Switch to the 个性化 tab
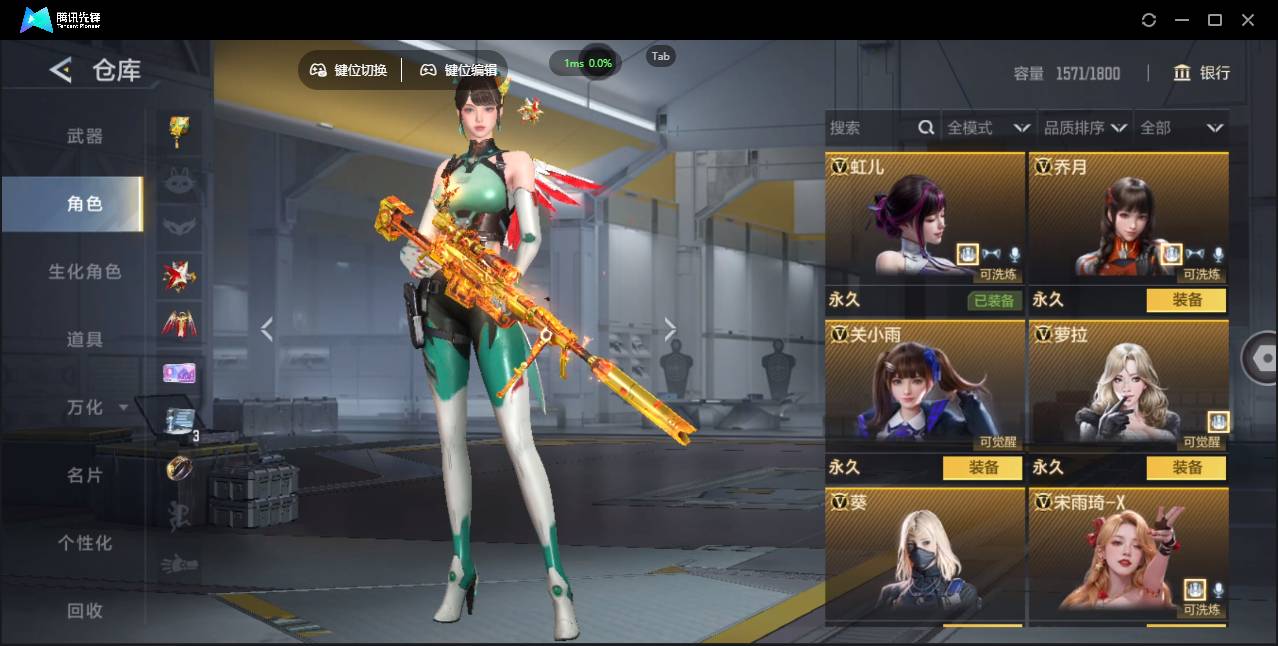The image size is (1278, 646). point(84,543)
